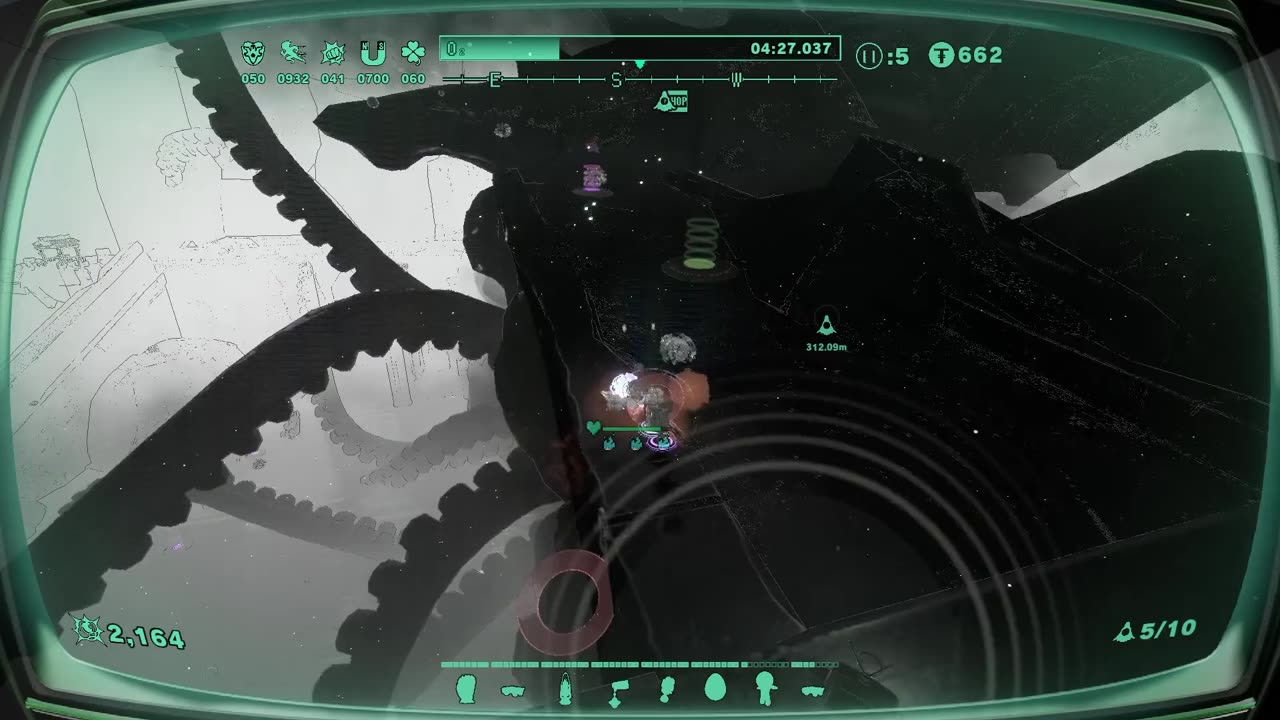Select the T currency coin icon

(941, 55)
